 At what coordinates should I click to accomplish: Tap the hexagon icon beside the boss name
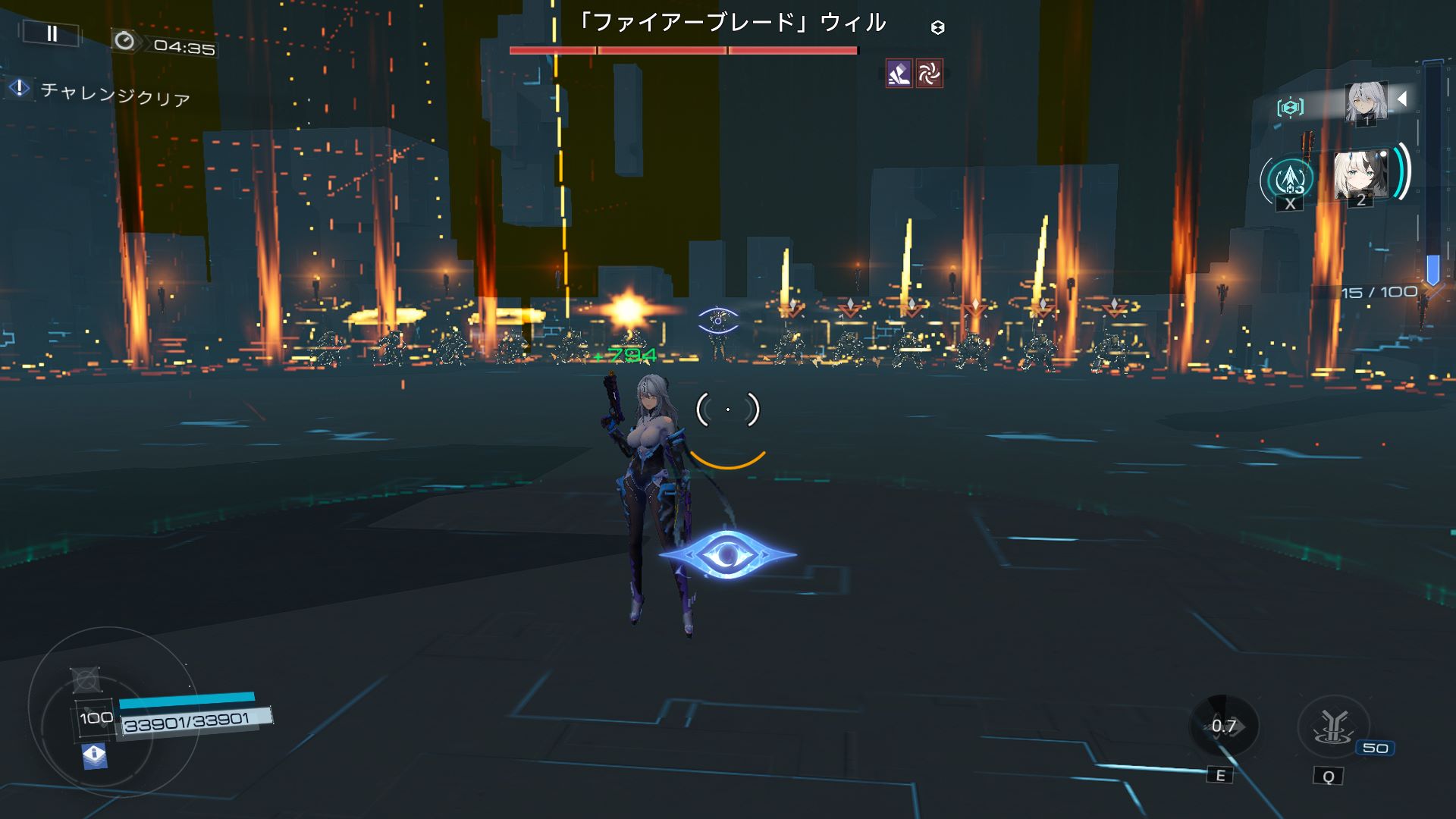click(938, 28)
